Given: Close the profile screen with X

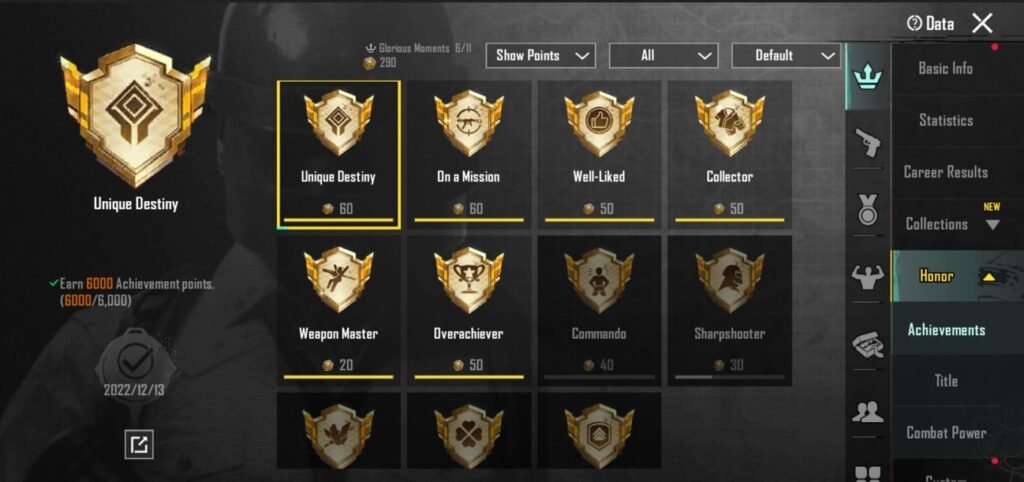Looking at the screenshot, I should 982,23.
